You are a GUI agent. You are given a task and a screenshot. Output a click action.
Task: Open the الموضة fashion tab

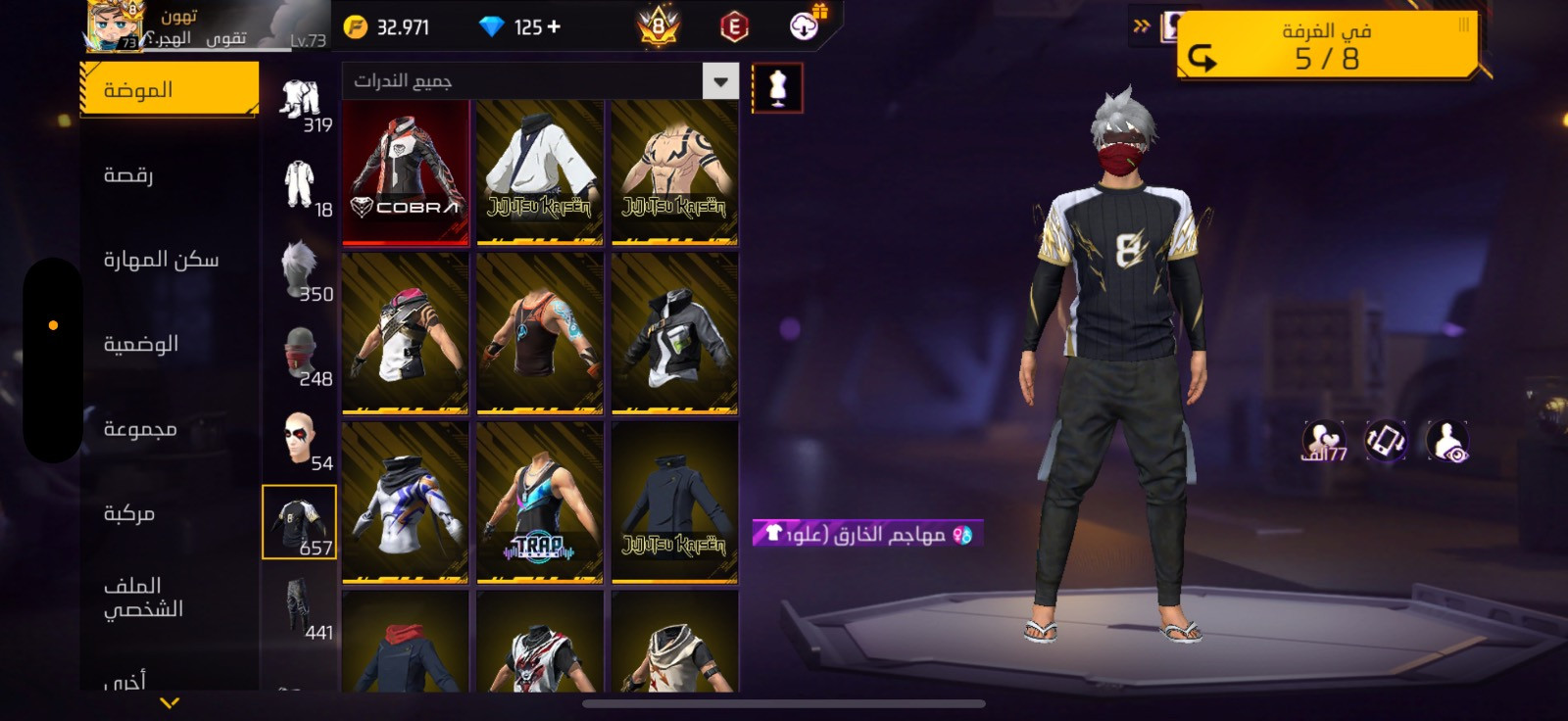click(x=169, y=90)
